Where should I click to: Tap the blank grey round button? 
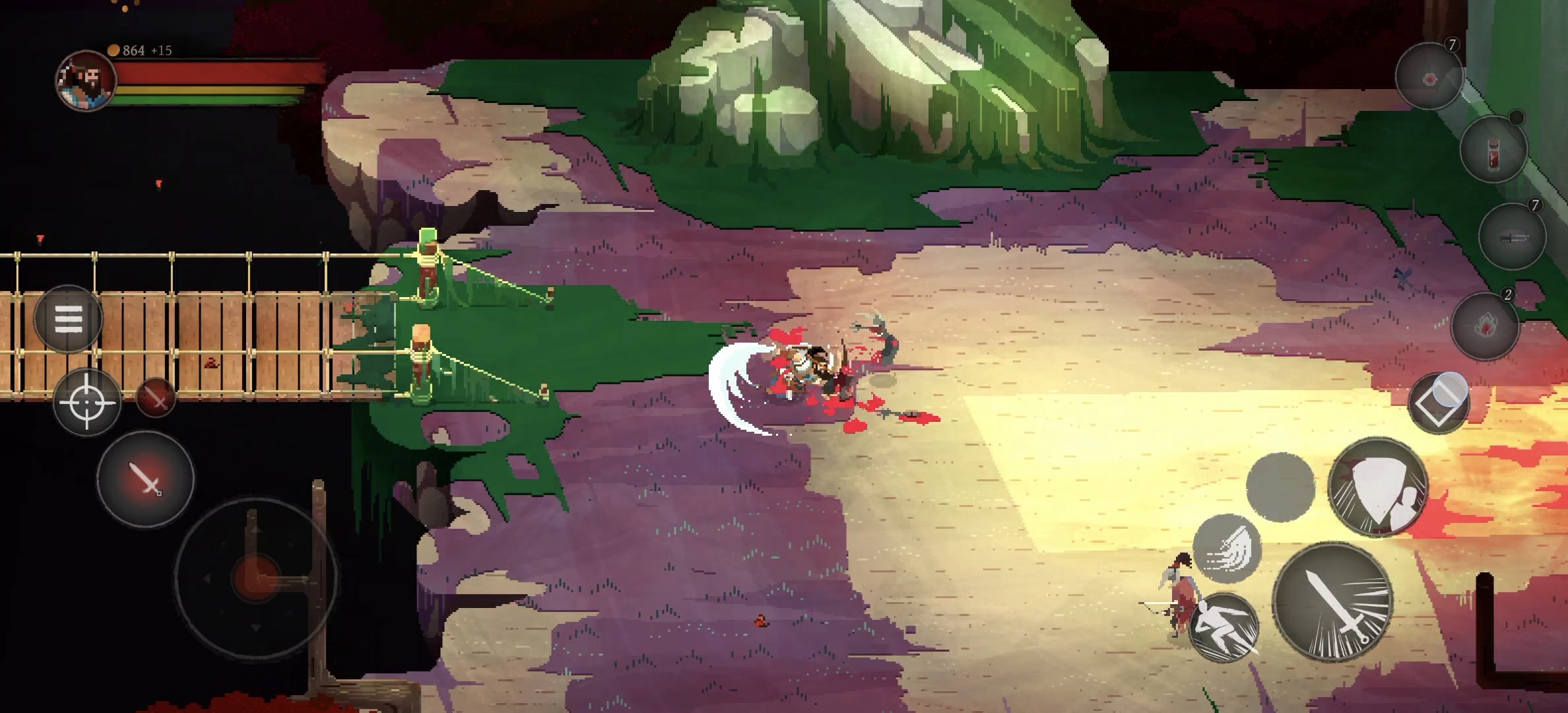pyautogui.click(x=1280, y=487)
